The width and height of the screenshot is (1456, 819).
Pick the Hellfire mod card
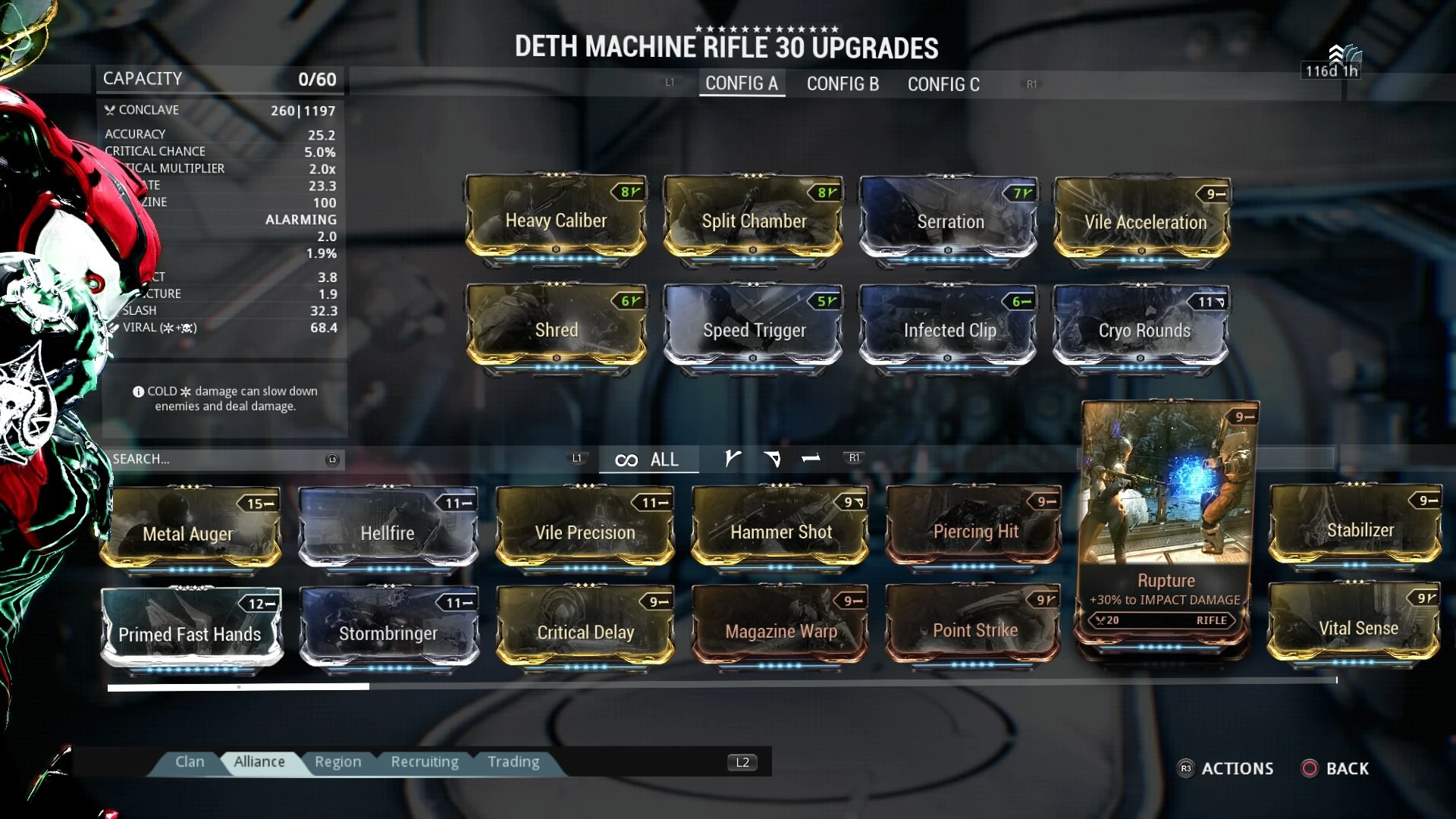click(x=388, y=532)
